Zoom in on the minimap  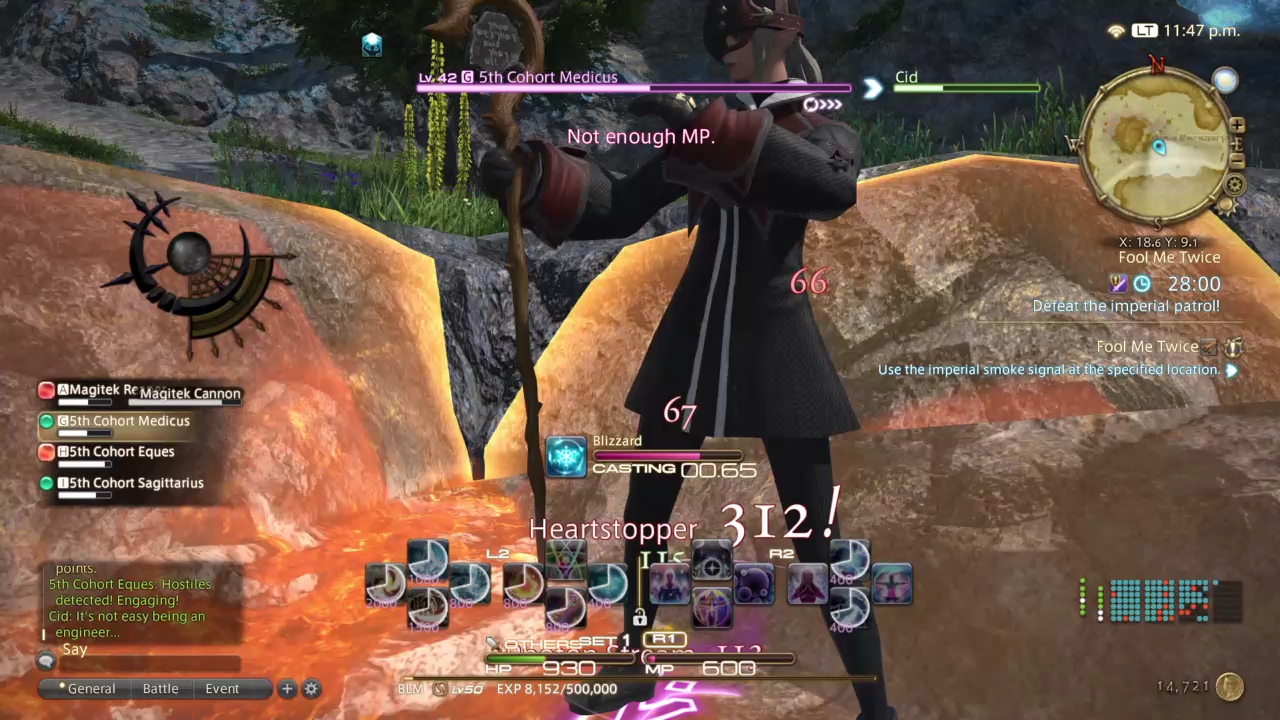tap(1238, 126)
